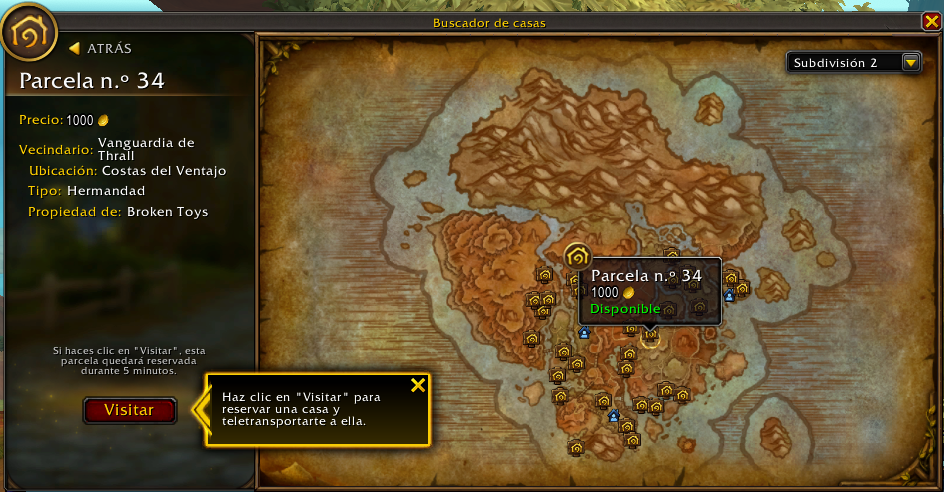Select the highlighted house marker above Parcela tooltip

point(577,256)
